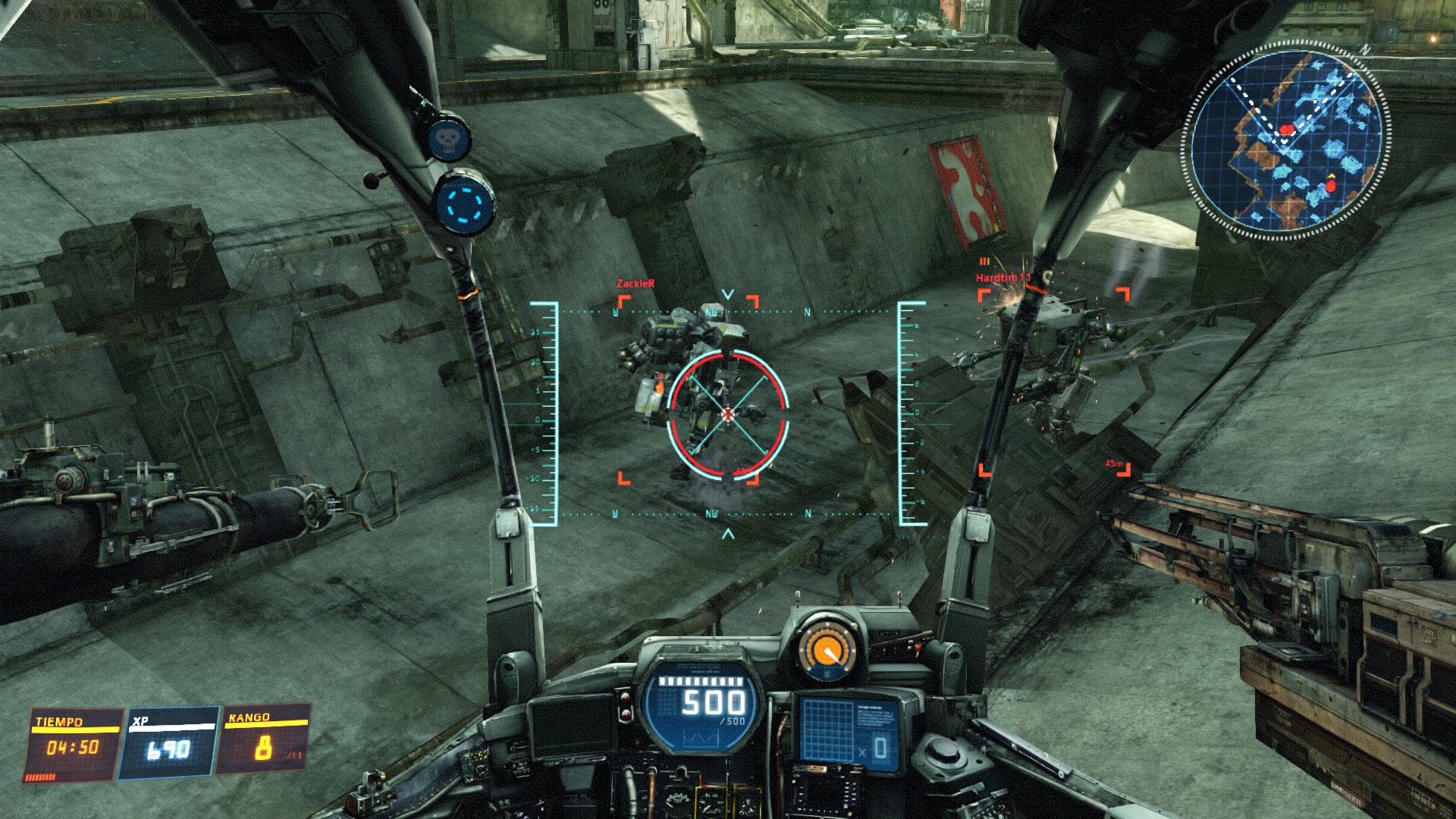Select the Hardtim enemy name tag
Viewport: 1456px width, 819px height.
point(1003,278)
